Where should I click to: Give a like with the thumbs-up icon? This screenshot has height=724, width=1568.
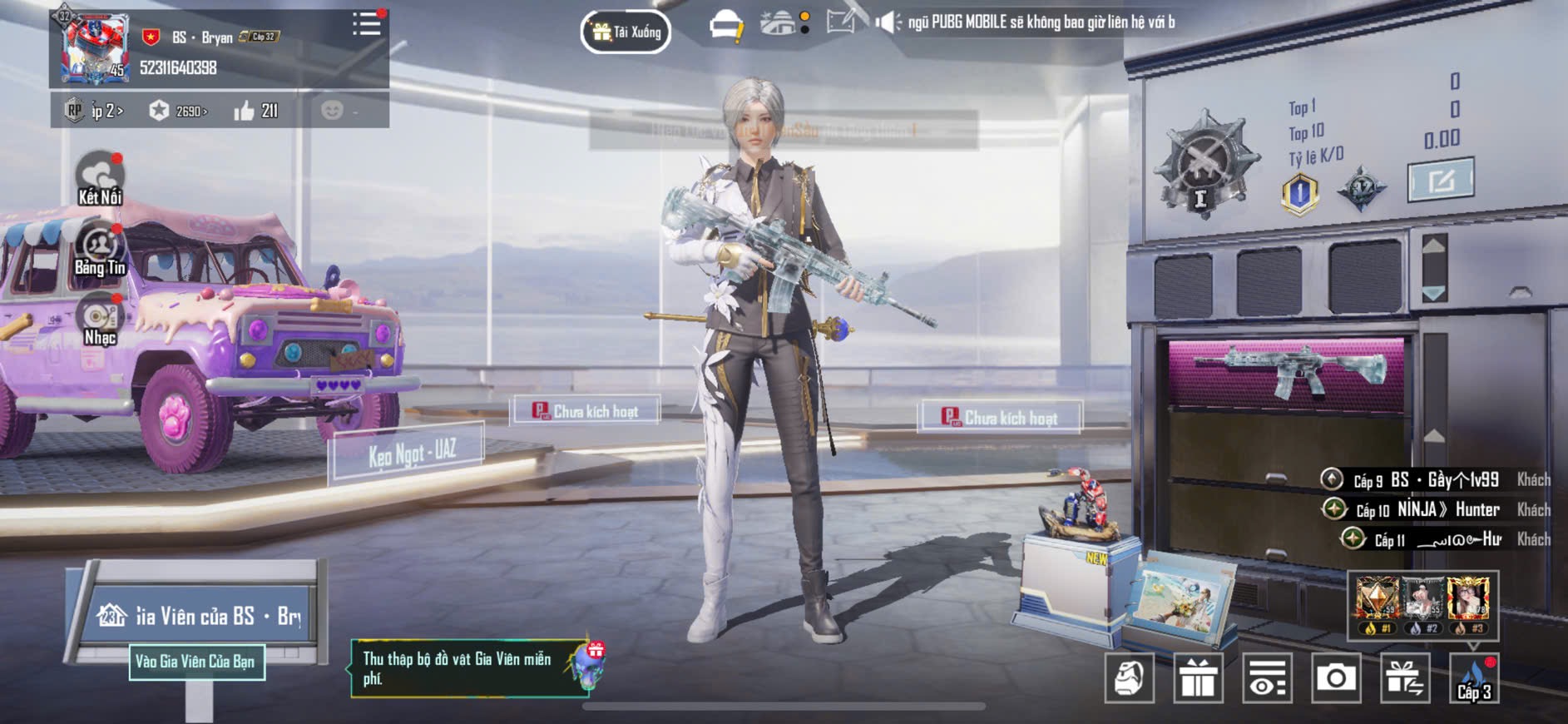coord(244,111)
